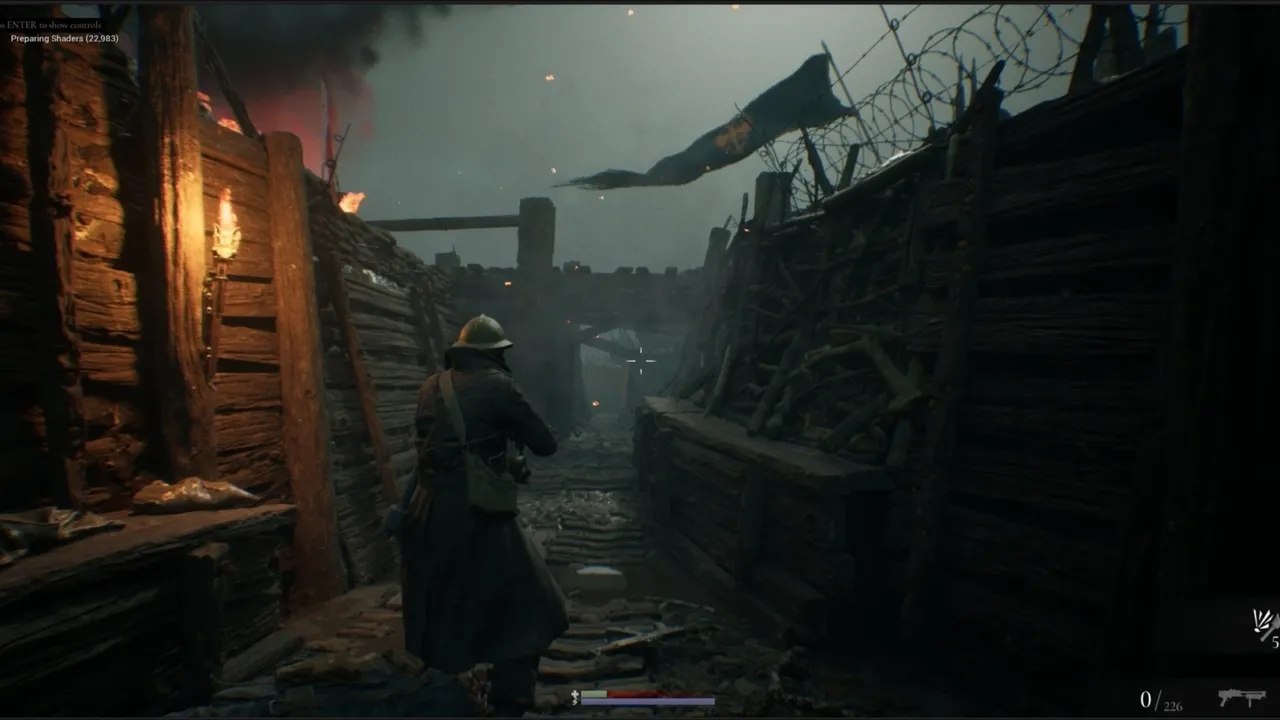Click the ammo reserve count 226

(1172, 704)
